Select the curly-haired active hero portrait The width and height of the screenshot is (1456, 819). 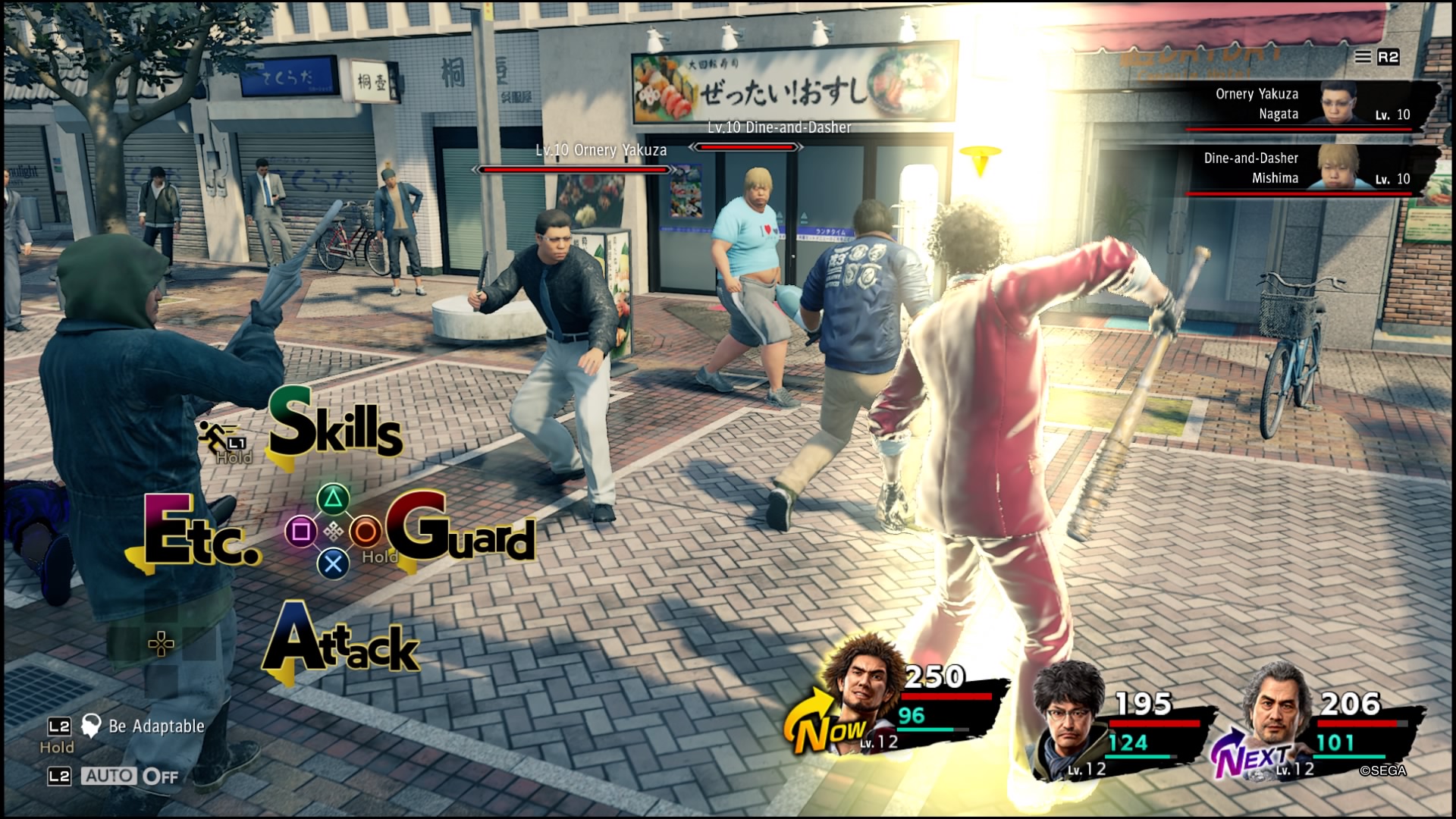863,690
